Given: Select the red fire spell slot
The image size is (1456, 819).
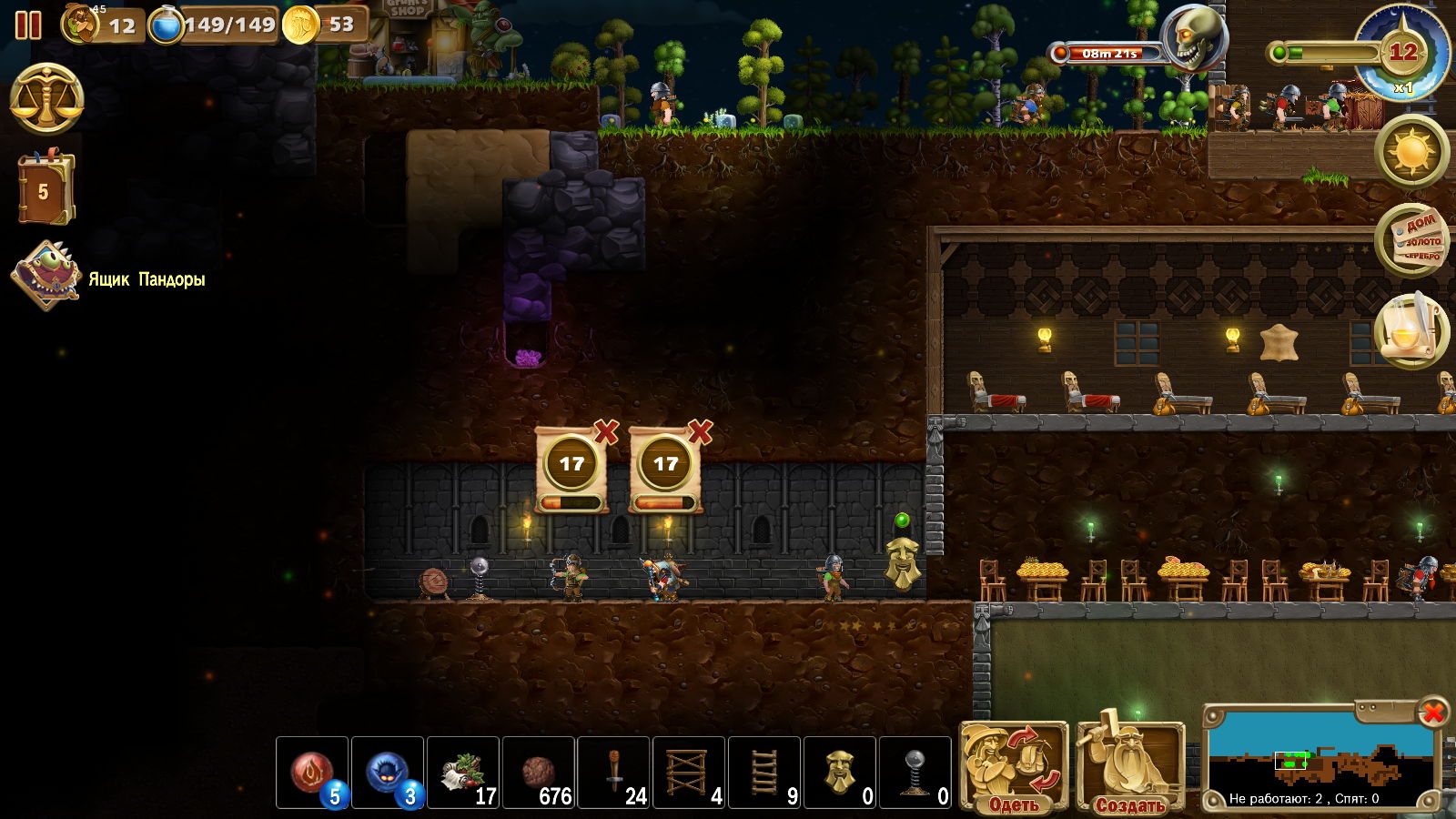Looking at the screenshot, I should [x=312, y=773].
